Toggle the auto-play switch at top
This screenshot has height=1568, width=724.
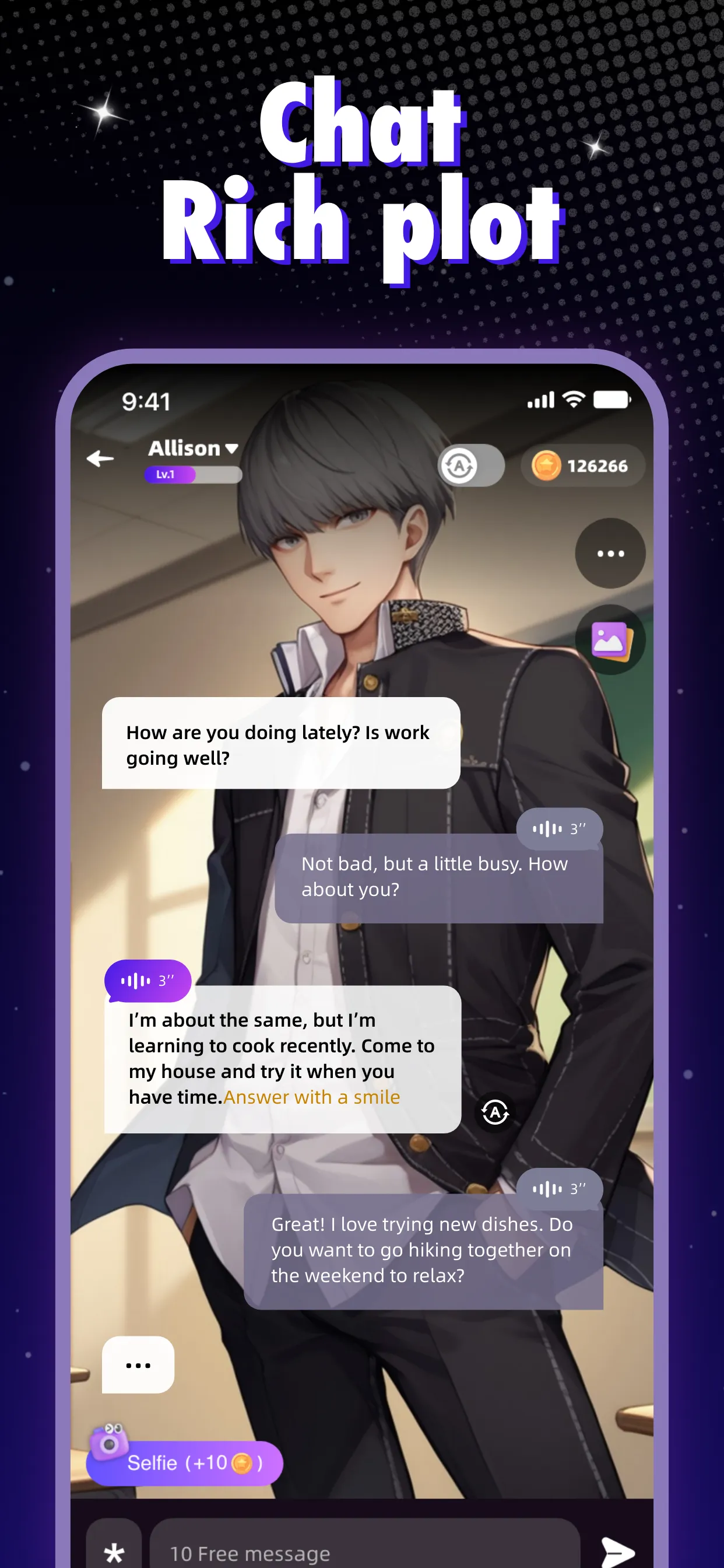pos(470,466)
